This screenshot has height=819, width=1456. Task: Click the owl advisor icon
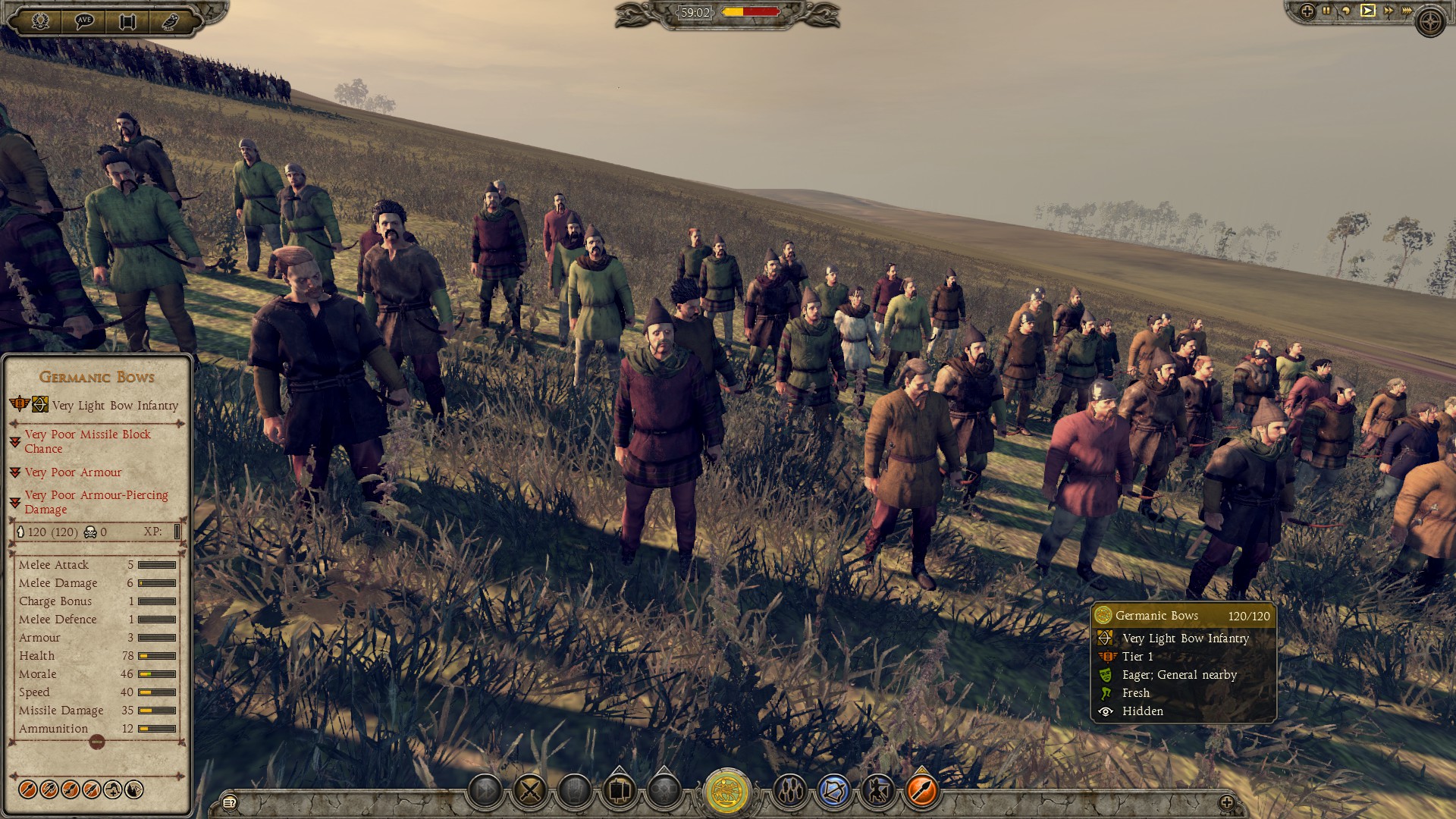tap(170, 20)
